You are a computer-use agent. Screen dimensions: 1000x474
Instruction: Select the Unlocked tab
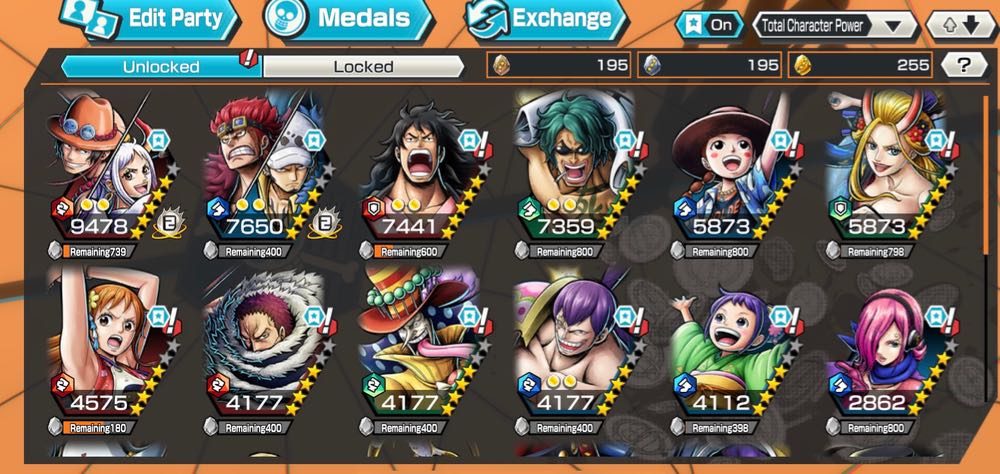point(160,67)
